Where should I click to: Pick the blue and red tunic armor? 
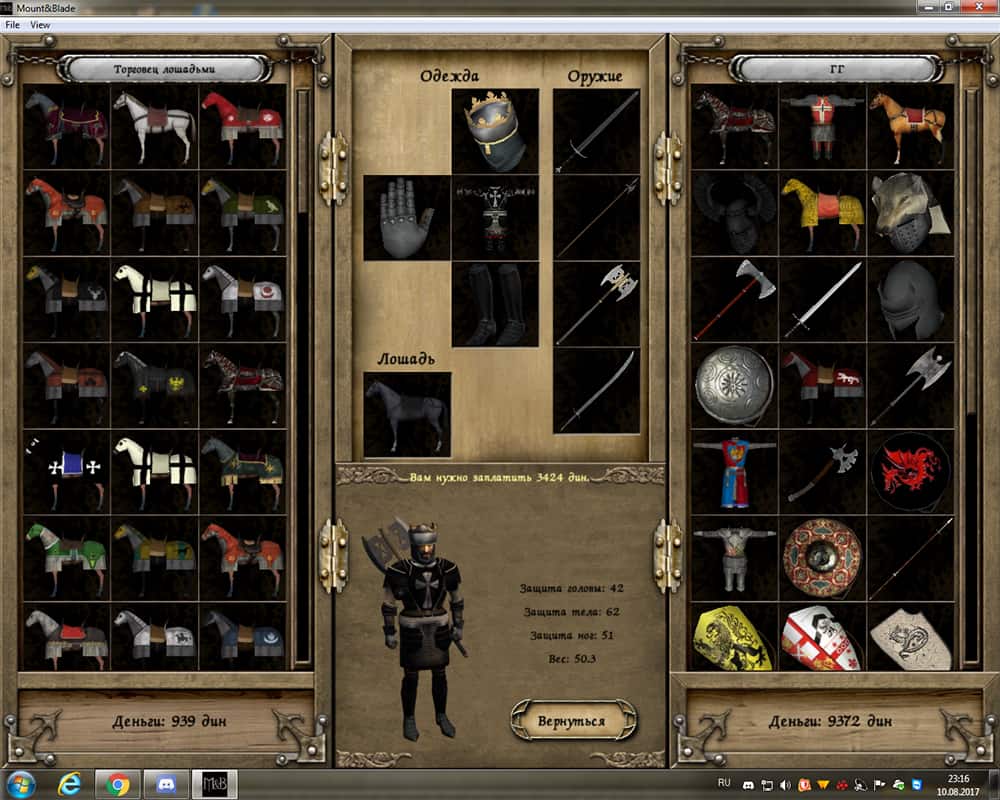pyautogui.click(x=733, y=470)
